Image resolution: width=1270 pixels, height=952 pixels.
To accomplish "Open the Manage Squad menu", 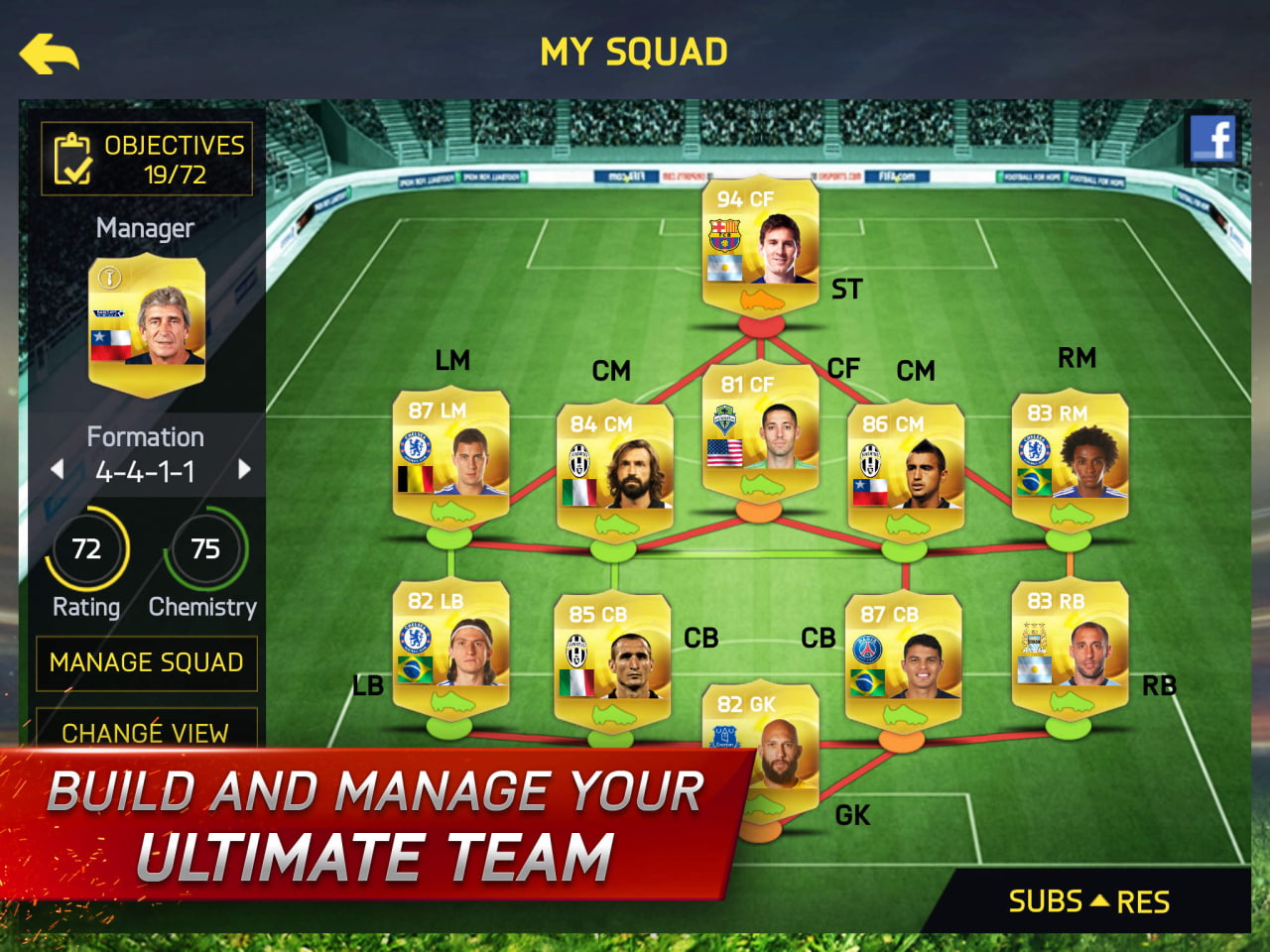I will coord(146,662).
